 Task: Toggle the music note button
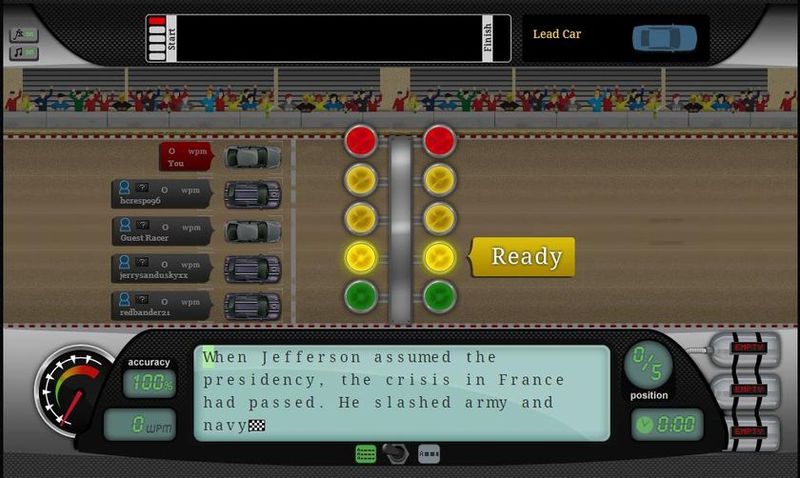(x=23, y=52)
